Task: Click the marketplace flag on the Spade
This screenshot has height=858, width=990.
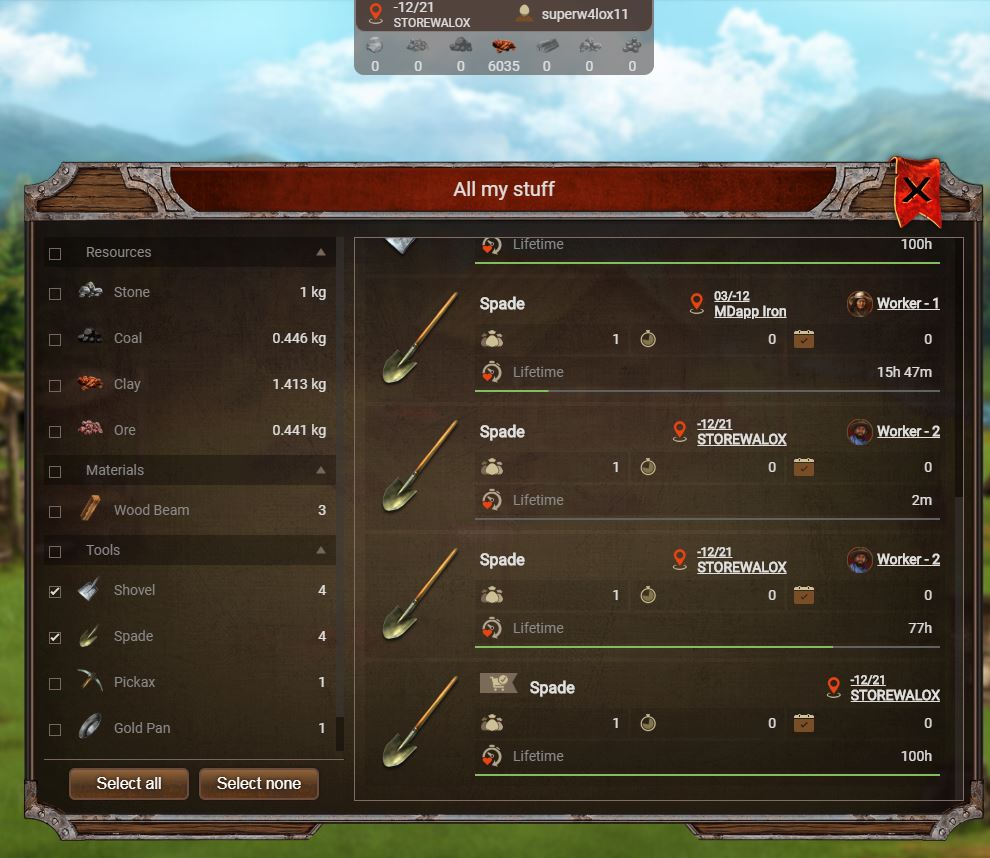Action: pos(497,683)
